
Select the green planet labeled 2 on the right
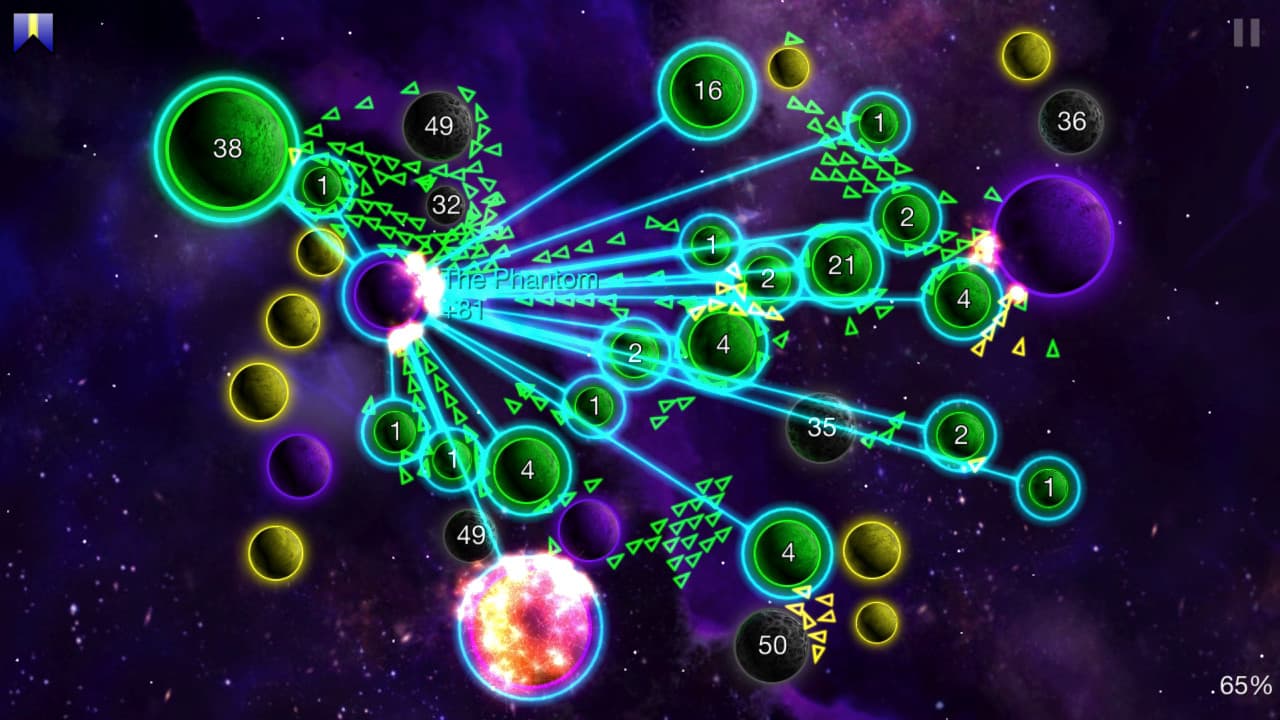[x=962, y=435]
